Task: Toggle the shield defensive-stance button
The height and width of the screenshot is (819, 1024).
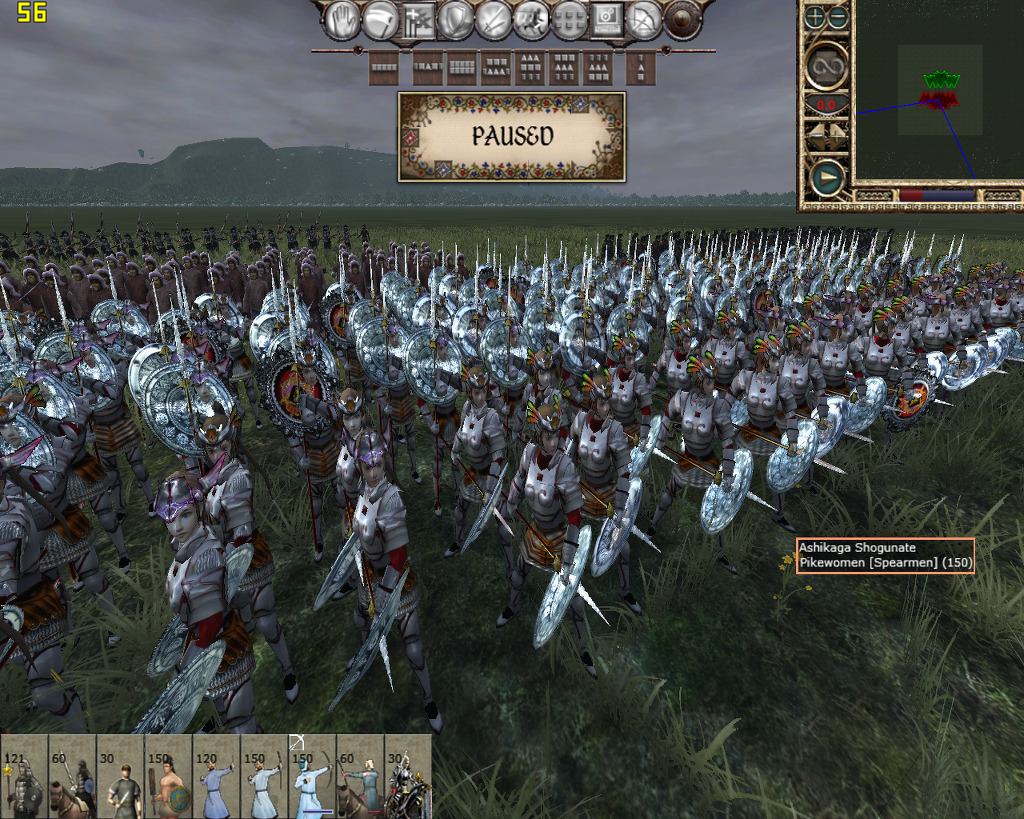Action: point(456,20)
